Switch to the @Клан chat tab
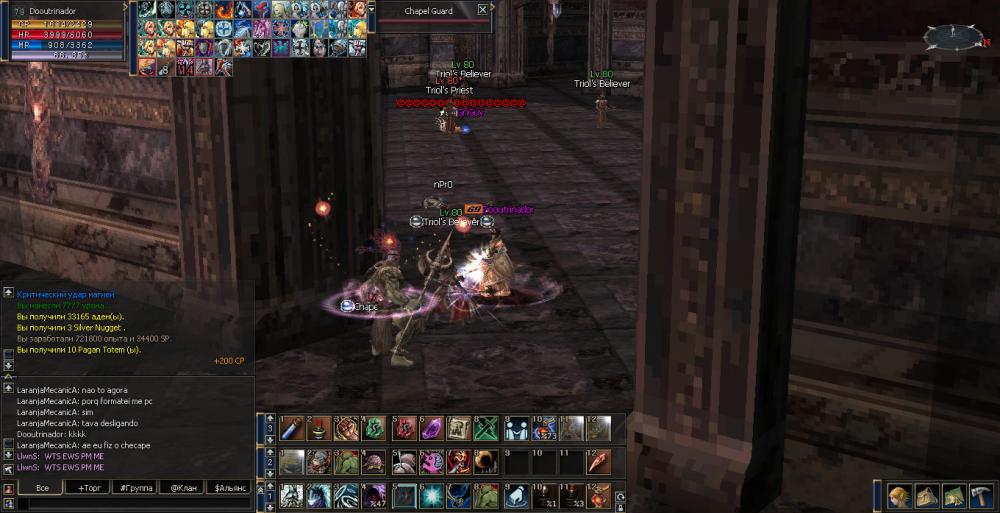This screenshot has height=513, width=1000. click(x=182, y=487)
